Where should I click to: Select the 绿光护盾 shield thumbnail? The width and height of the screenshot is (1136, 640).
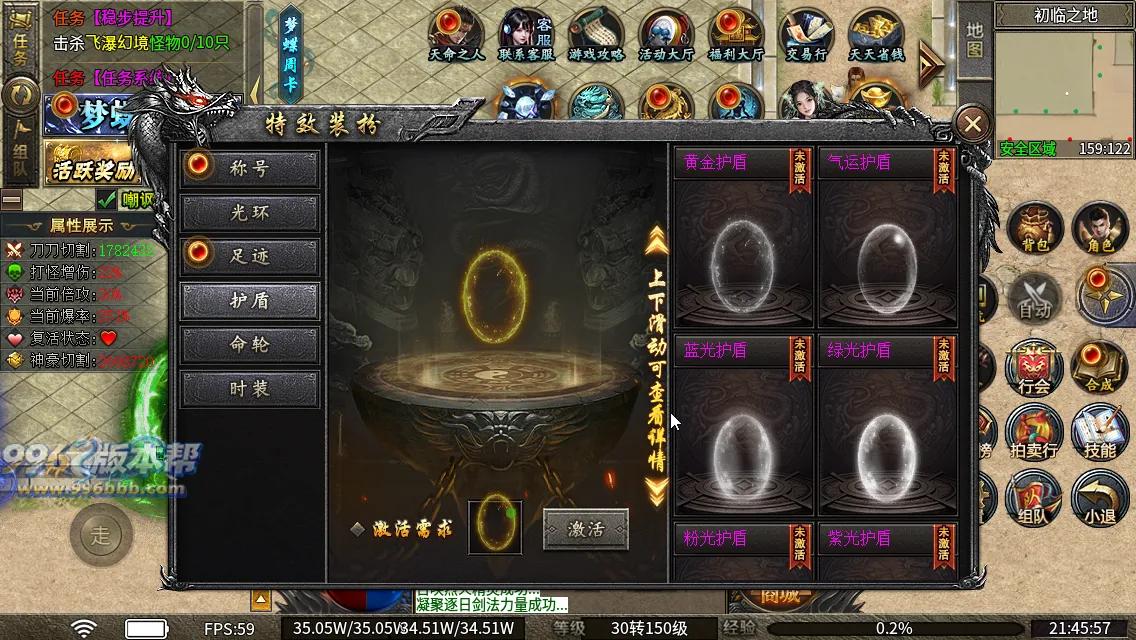[x=887, y=440]
